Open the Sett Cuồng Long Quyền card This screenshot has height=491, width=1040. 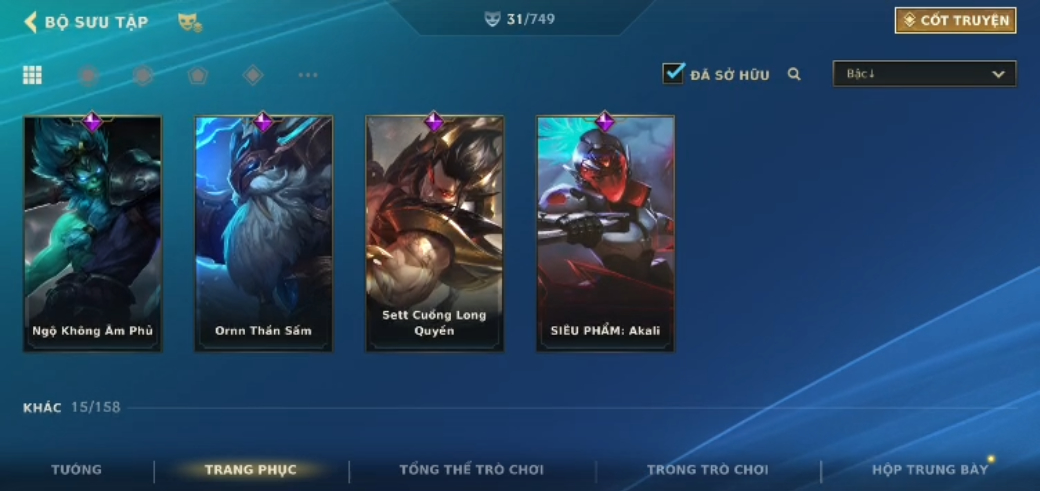(x=434, y=234)
